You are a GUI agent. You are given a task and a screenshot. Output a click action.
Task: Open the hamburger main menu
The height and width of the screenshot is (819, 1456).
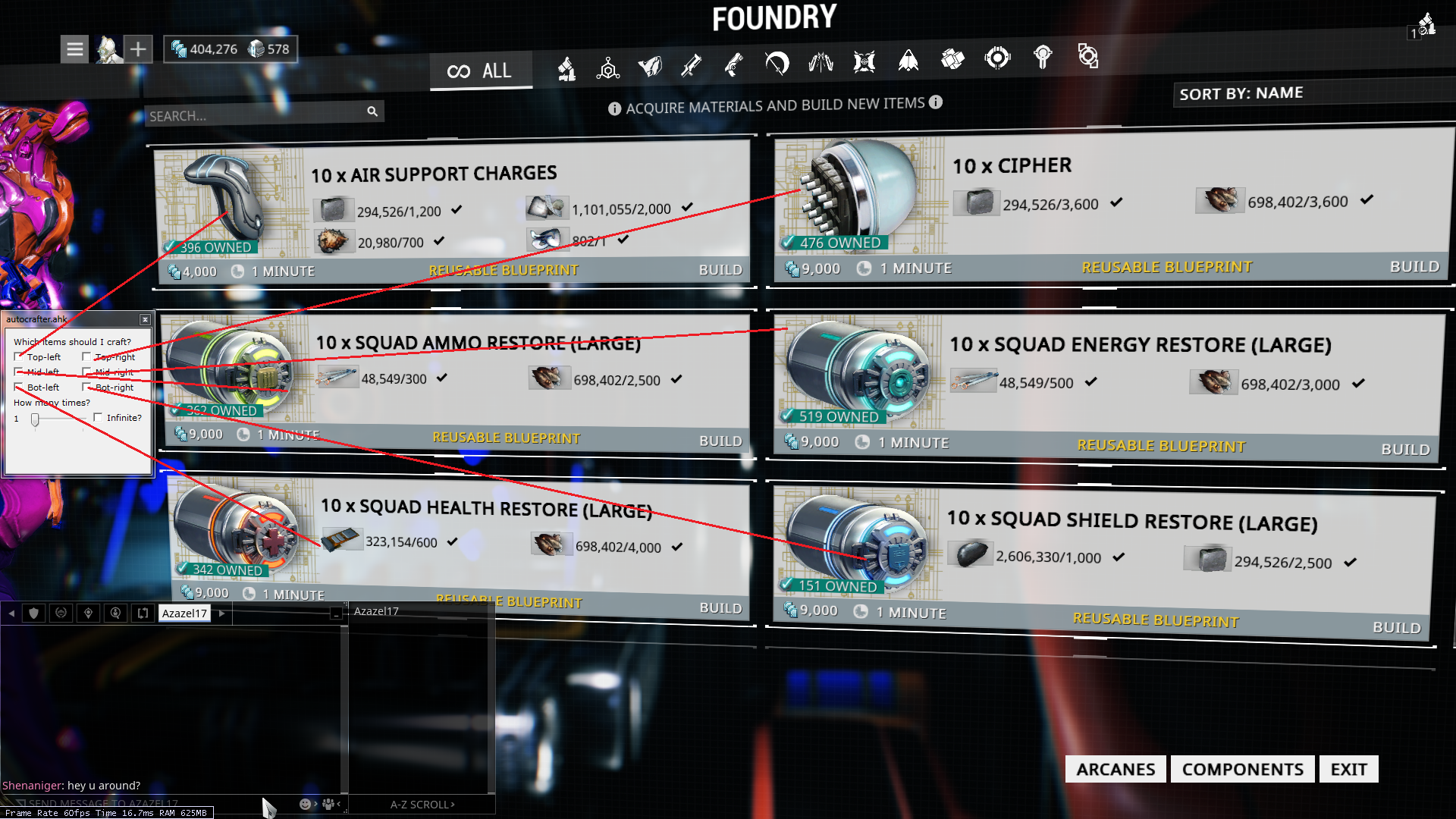(x=74, y=49)
